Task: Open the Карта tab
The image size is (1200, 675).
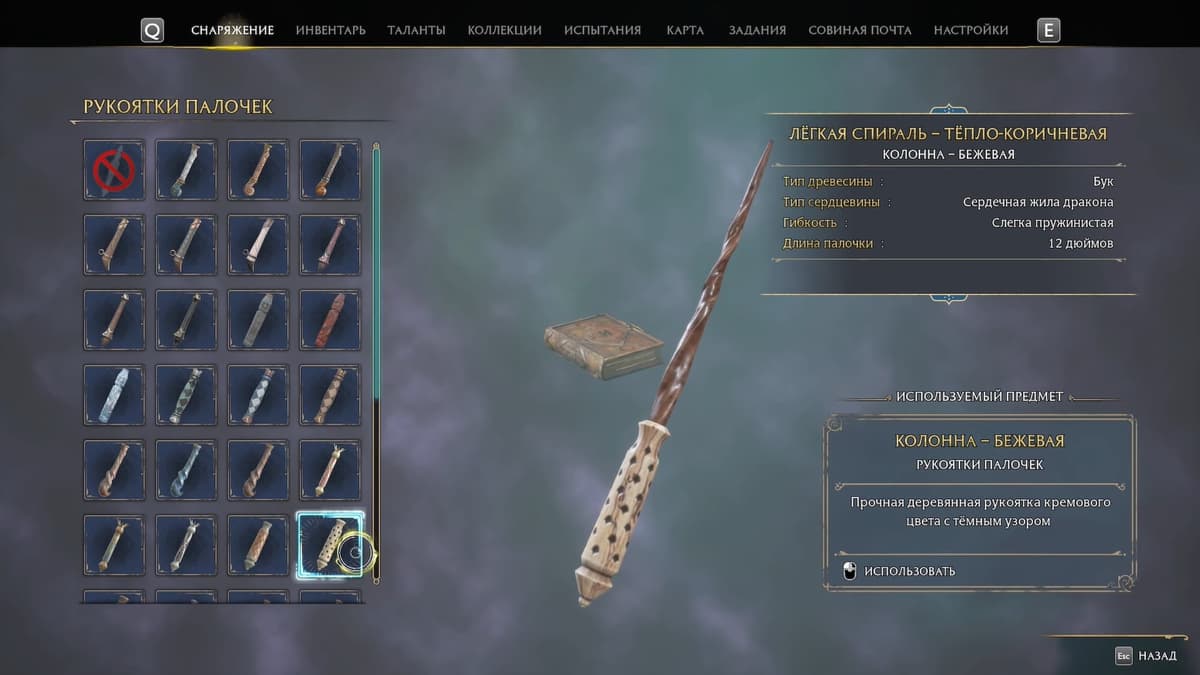Action: (684, 30)
